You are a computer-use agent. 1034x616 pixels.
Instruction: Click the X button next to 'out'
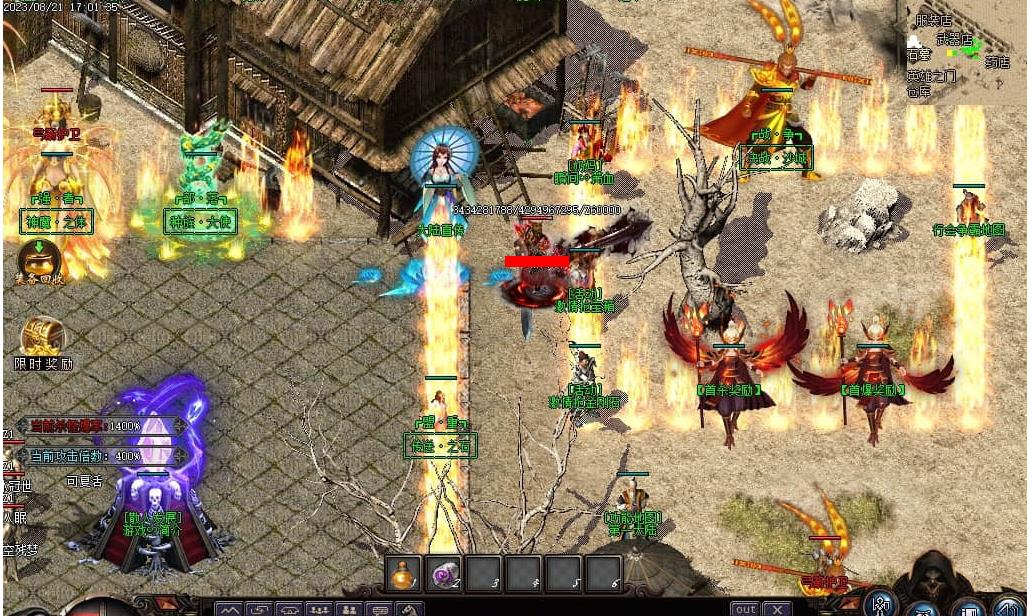click(777, 608)
